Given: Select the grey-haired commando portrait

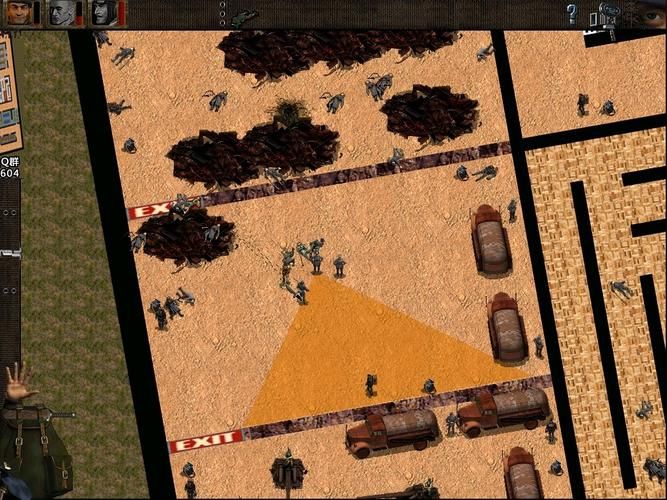Looking at the screenshot, I should 62,13.
